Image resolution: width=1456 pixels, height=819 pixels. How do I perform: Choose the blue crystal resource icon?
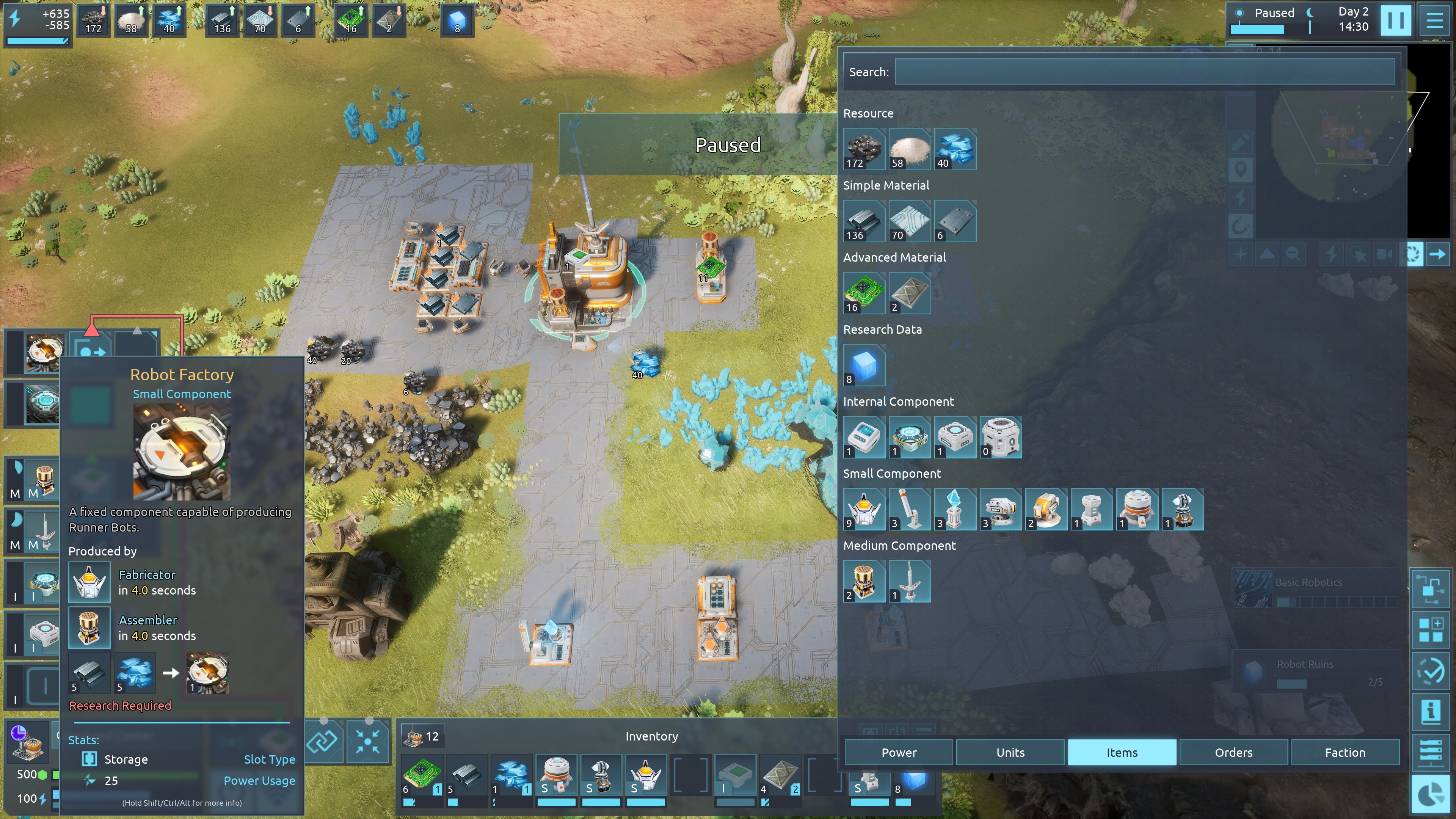955,149
